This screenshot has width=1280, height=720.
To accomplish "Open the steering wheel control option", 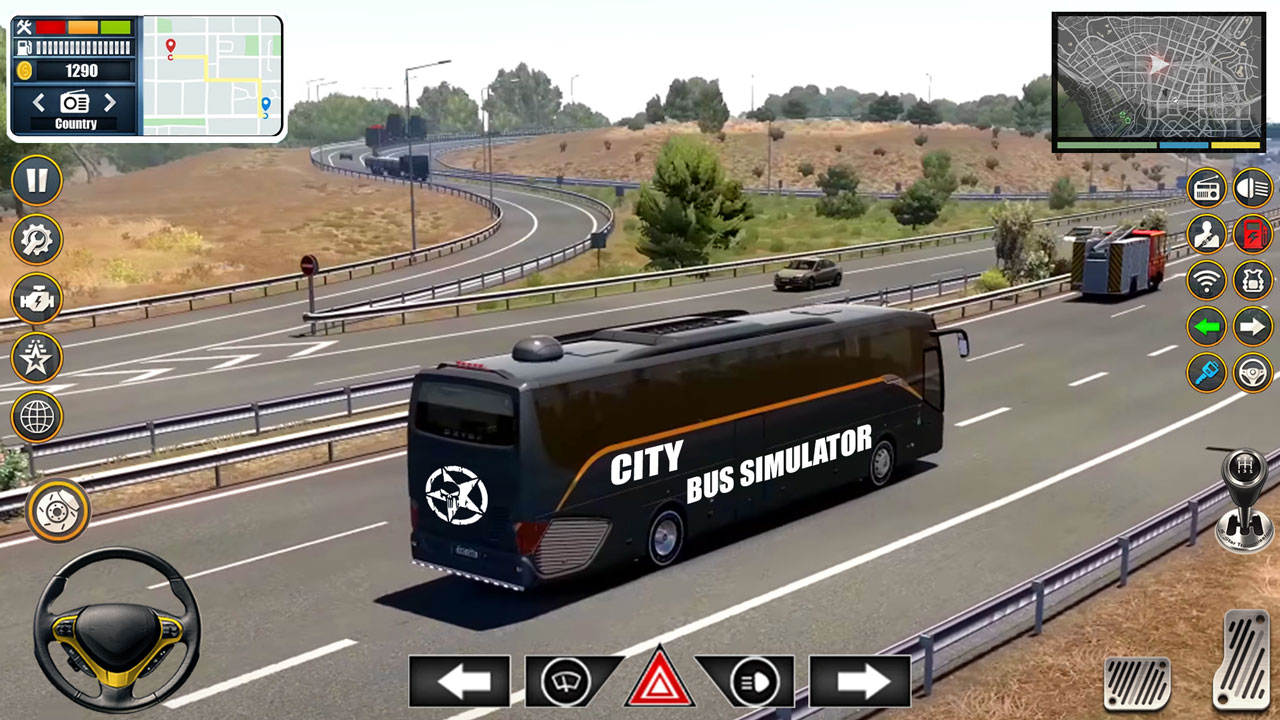I will pos(1251,372).
